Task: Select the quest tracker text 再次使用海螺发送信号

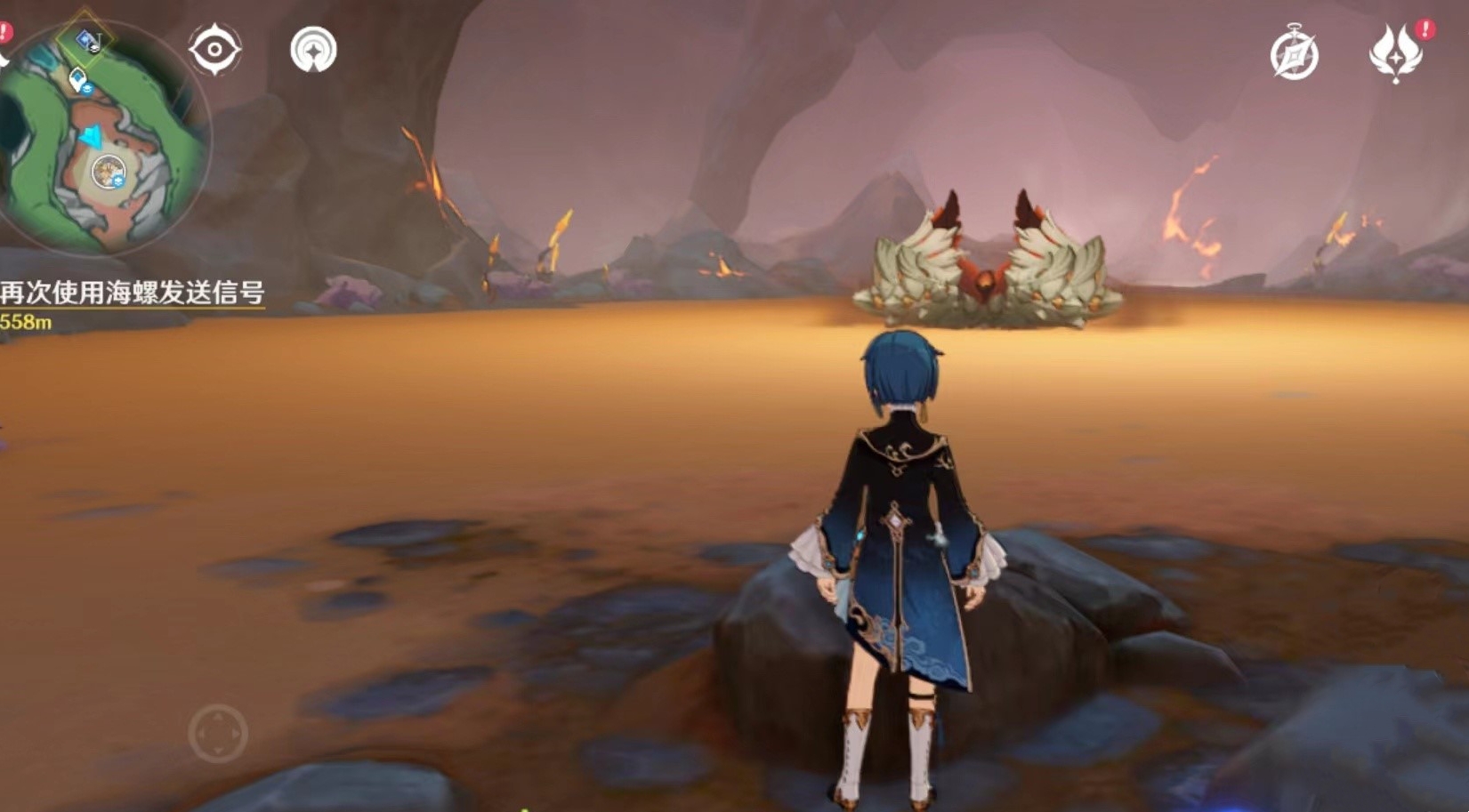Action: (132, 293)
